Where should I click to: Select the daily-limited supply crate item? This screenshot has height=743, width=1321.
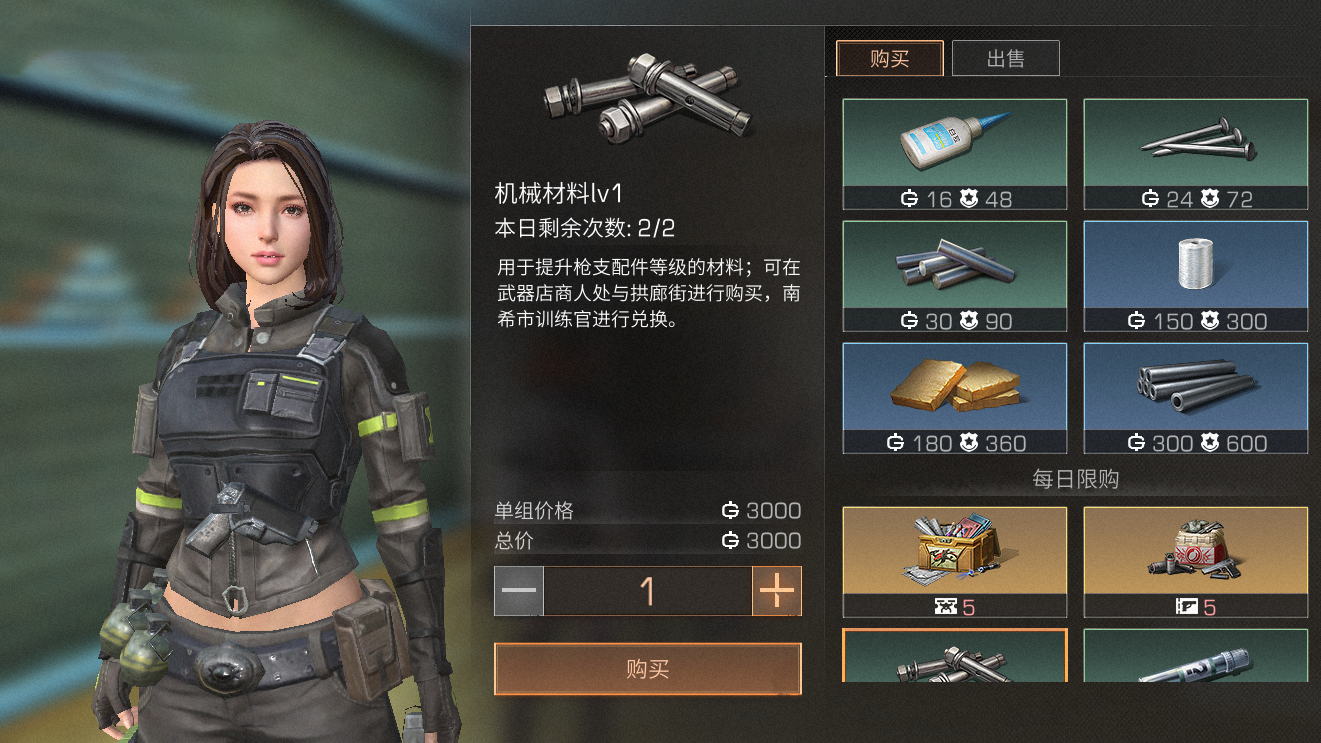tap(955, 561)
